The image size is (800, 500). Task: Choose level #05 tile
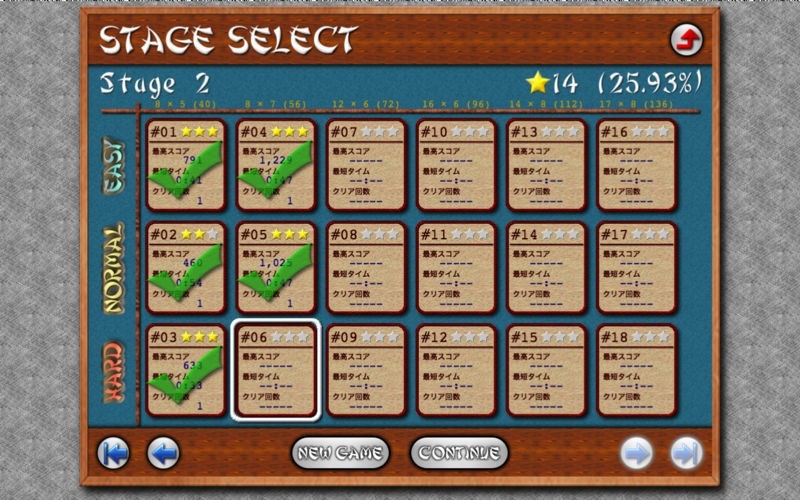[275, 267]
